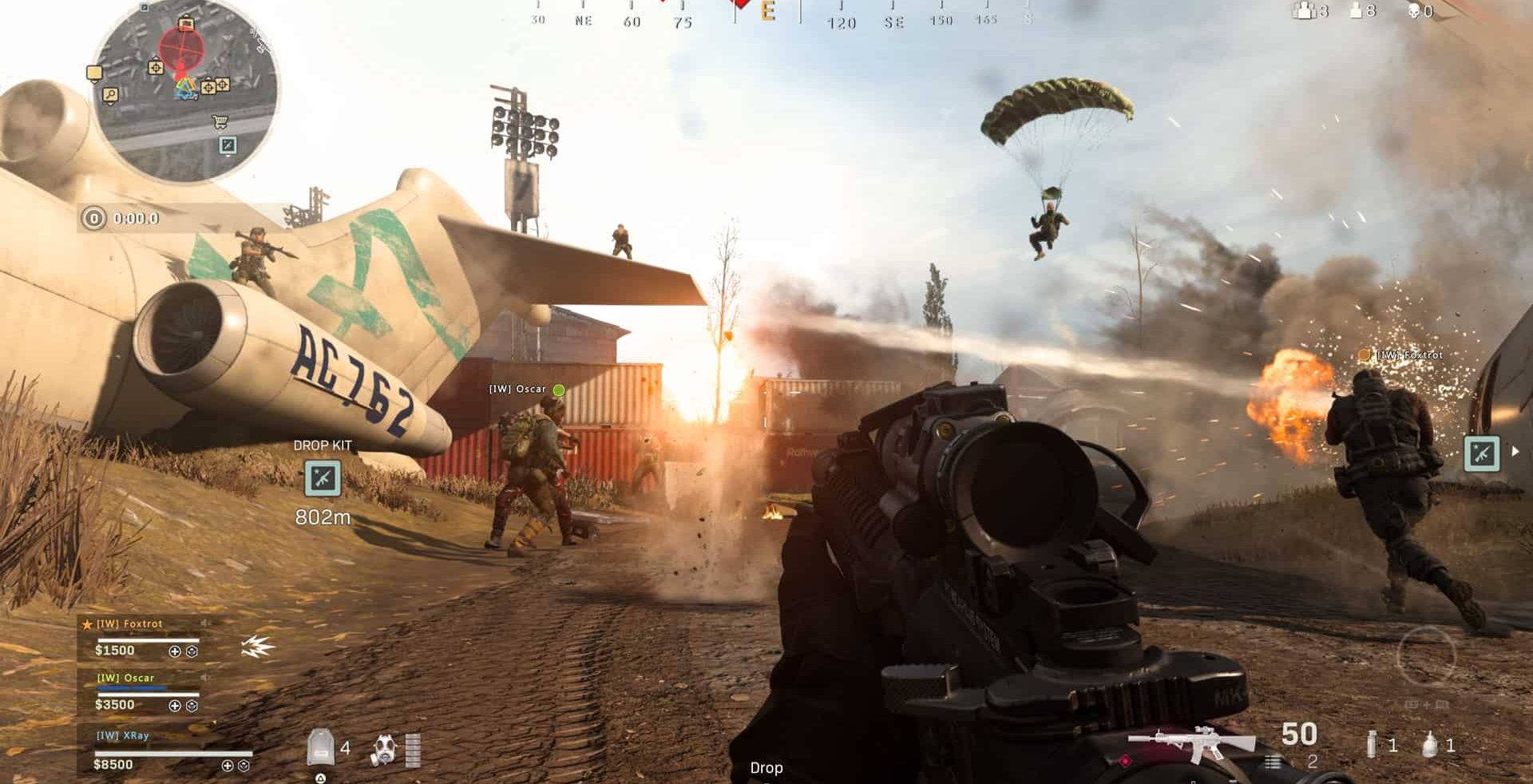Viewport: 1533px width, 784px height.
Task: Click the white burst icon beside Foxtrot's row
Action: 257,647
